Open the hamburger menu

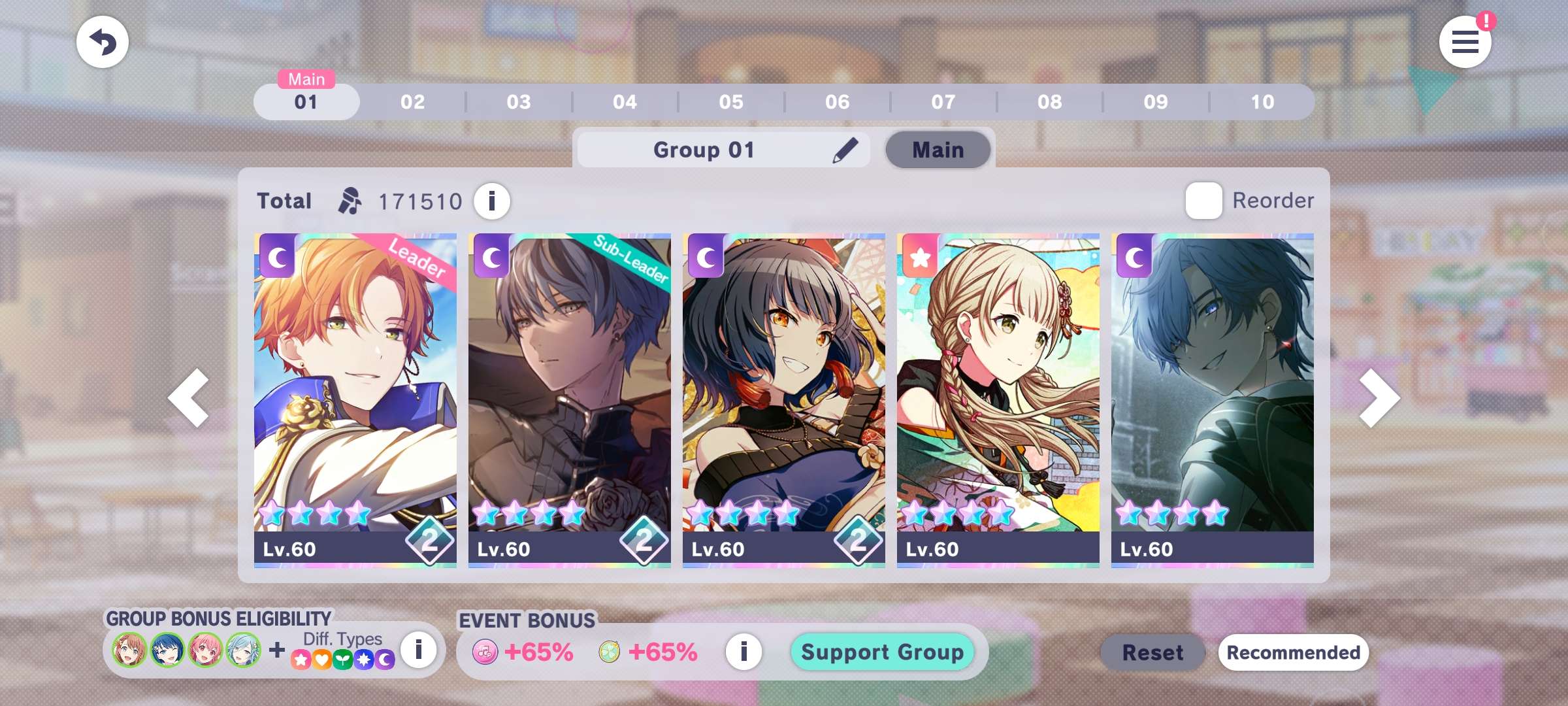pyautogui.click(x=1465, y=42)
